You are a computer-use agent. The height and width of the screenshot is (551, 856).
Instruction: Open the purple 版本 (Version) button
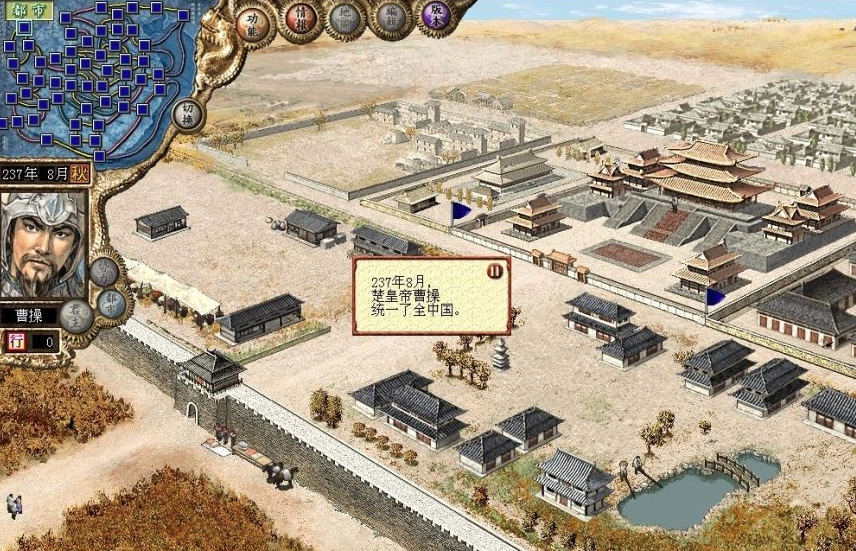(434, 14)
